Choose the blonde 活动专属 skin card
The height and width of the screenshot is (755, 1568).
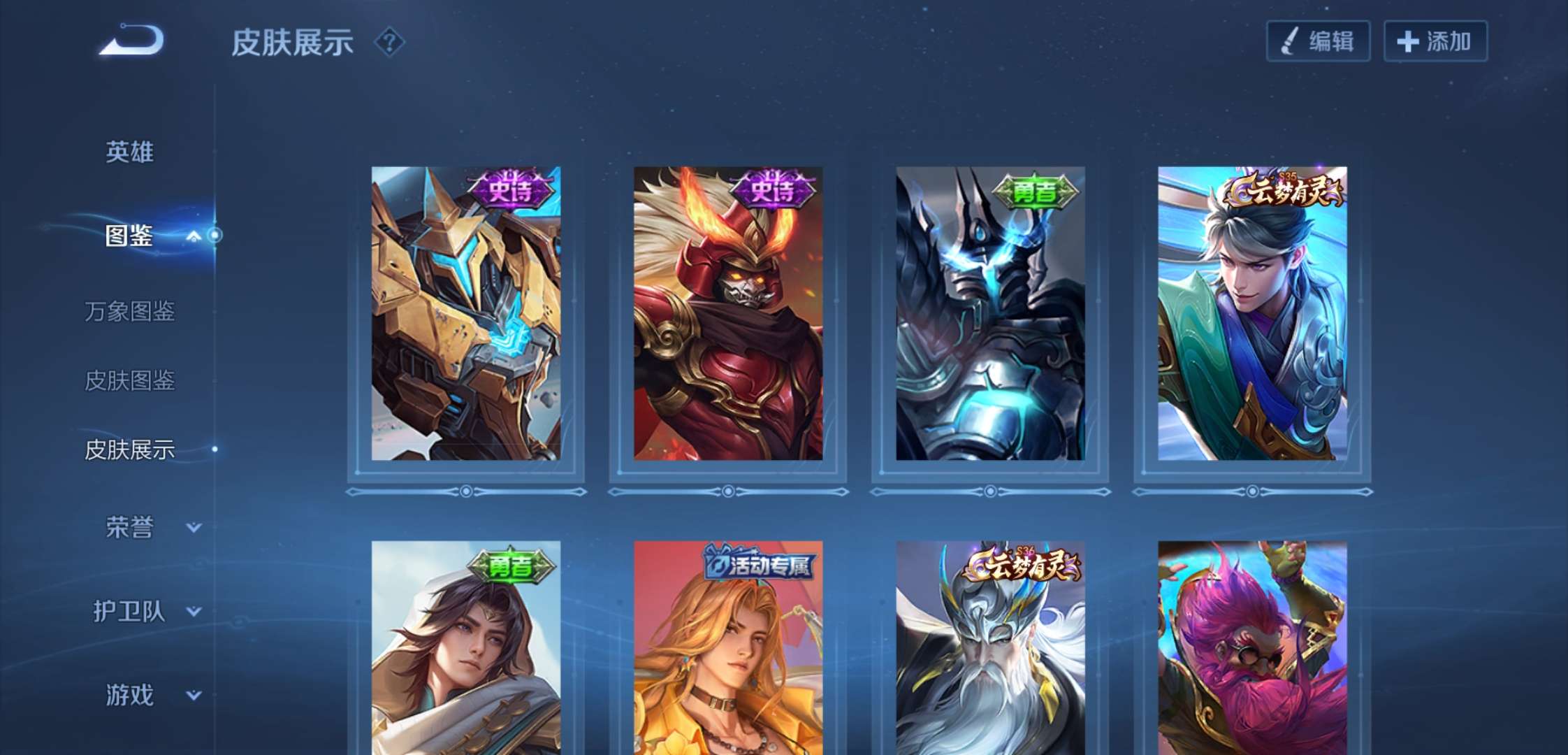pyautogui.click(x=728, y=647)
